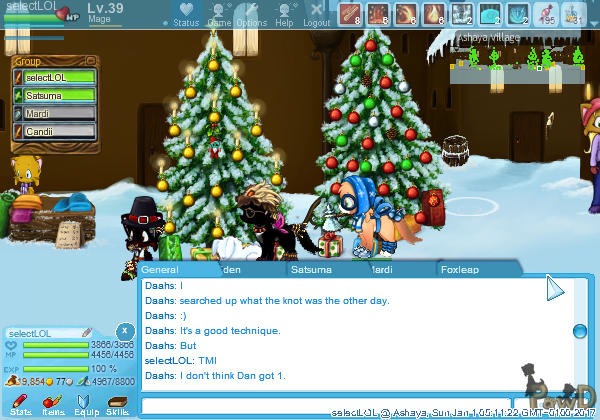This screenshot has width=600, height=420.
Task: Open the Items inventory
Action: point(53,403)
